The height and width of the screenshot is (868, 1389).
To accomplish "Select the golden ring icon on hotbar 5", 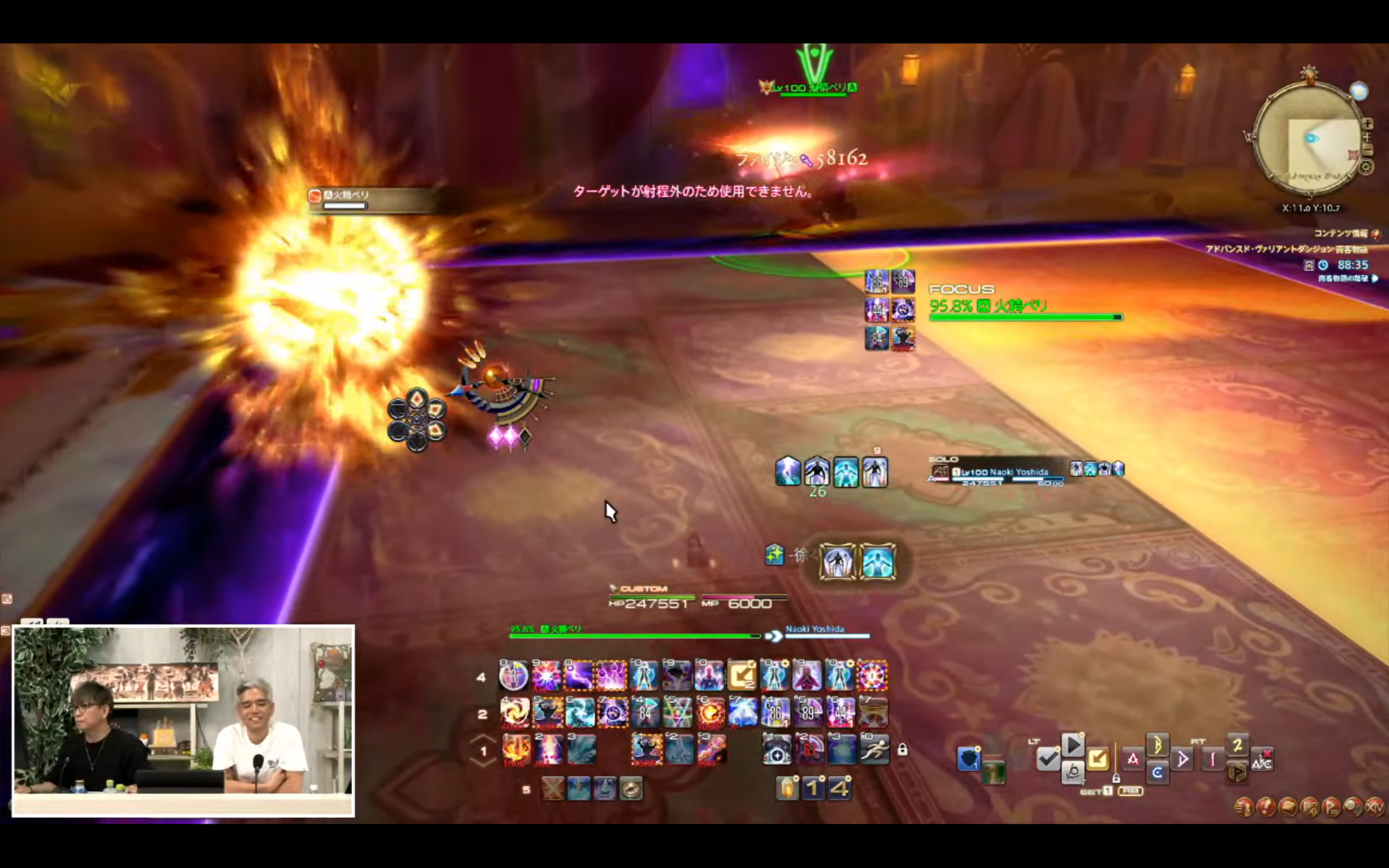I will (x=631, y=789).
